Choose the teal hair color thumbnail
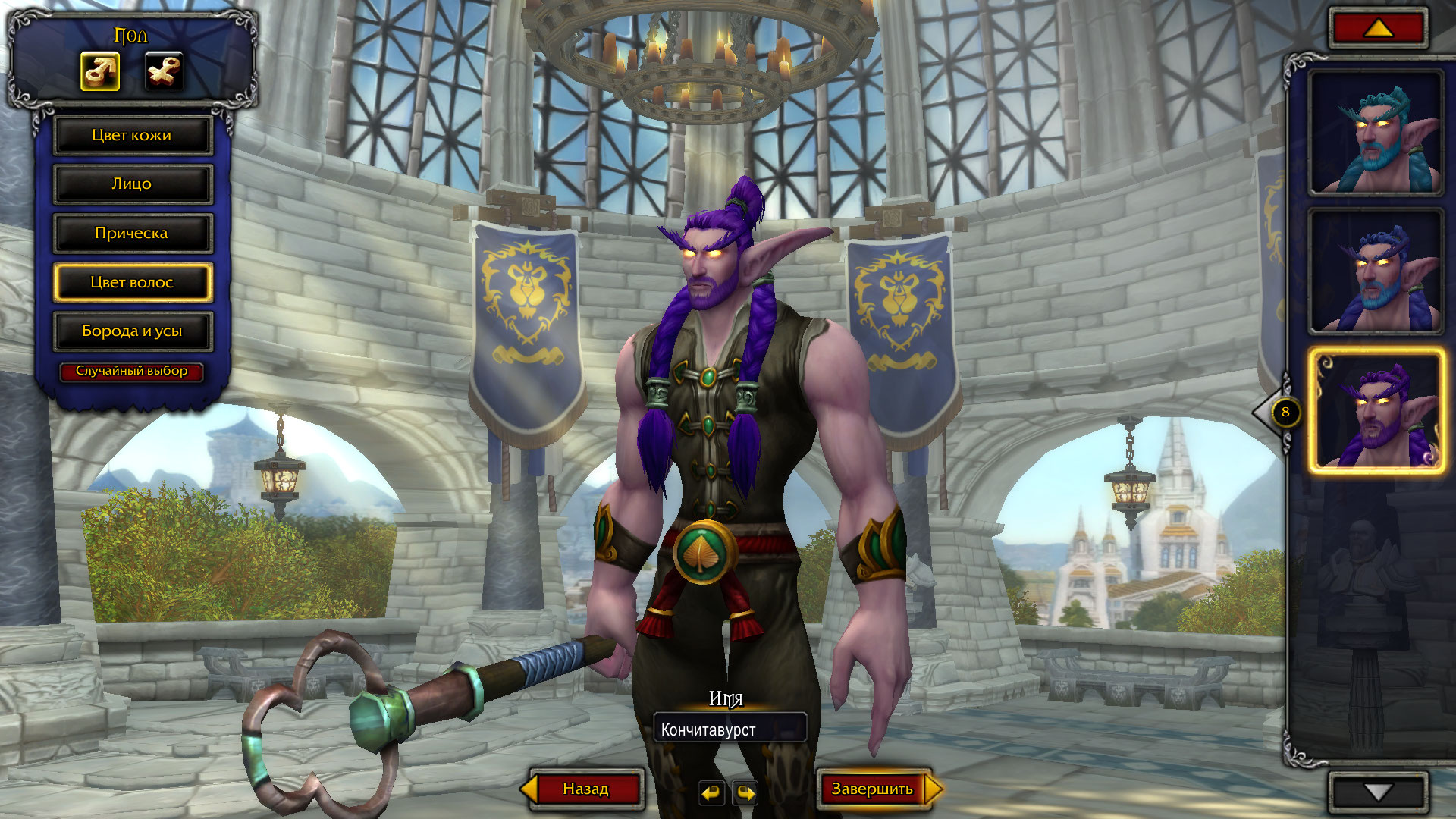The image size is (1456, 819). coord(1376,133)
